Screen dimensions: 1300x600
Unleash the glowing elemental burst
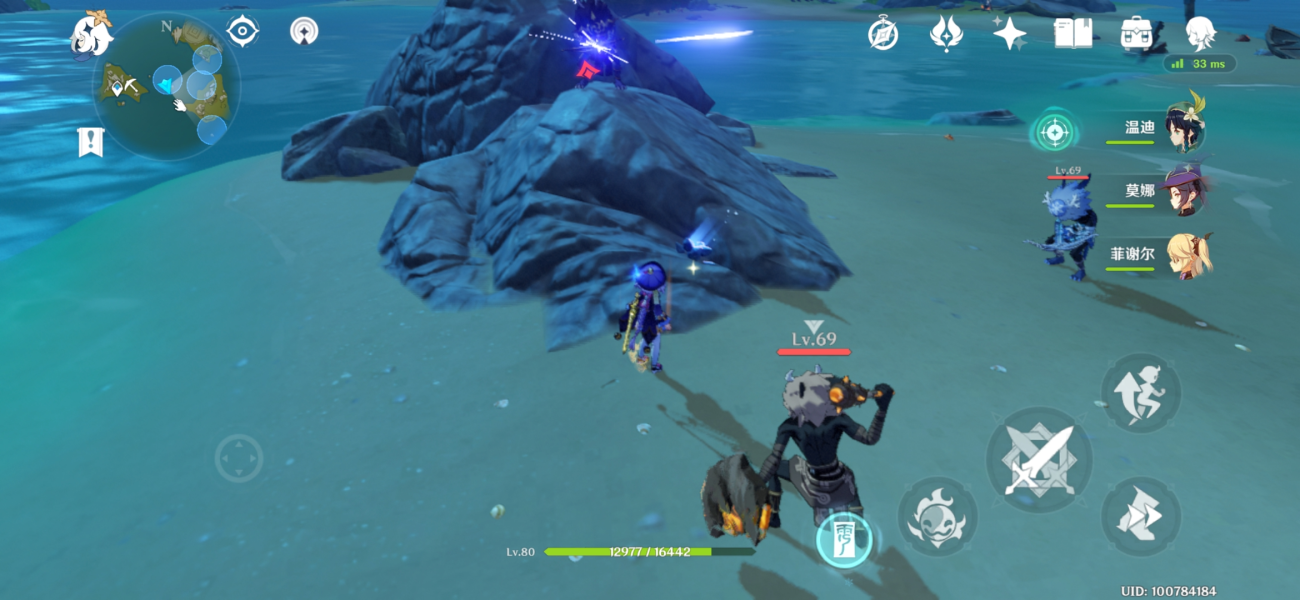click(842, 538)
